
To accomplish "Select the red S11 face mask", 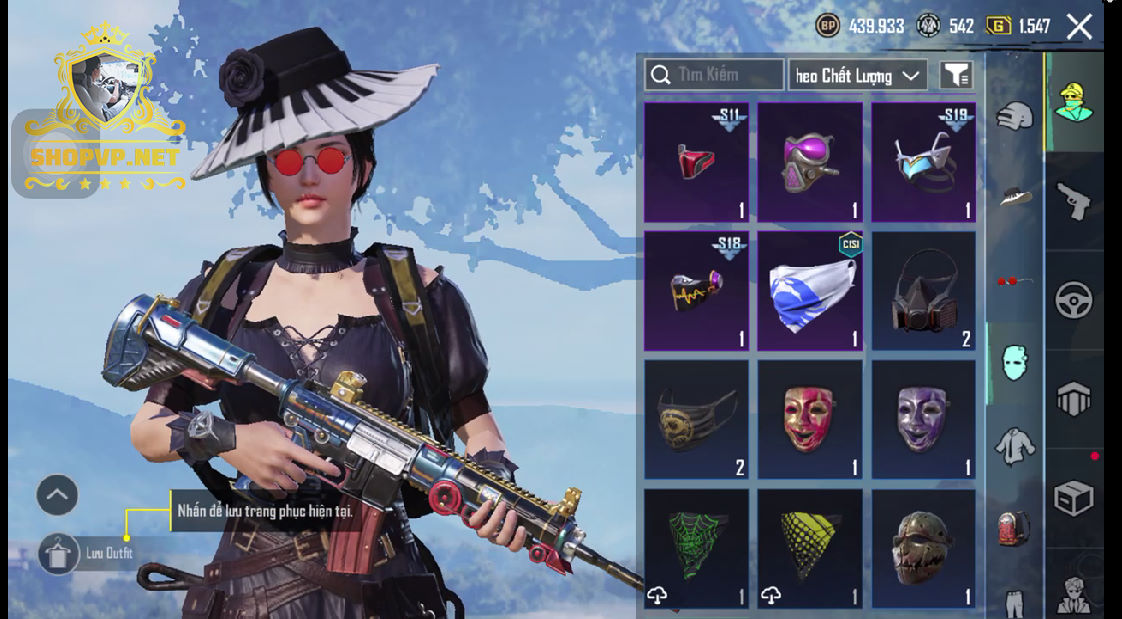I will coord(696,162).
